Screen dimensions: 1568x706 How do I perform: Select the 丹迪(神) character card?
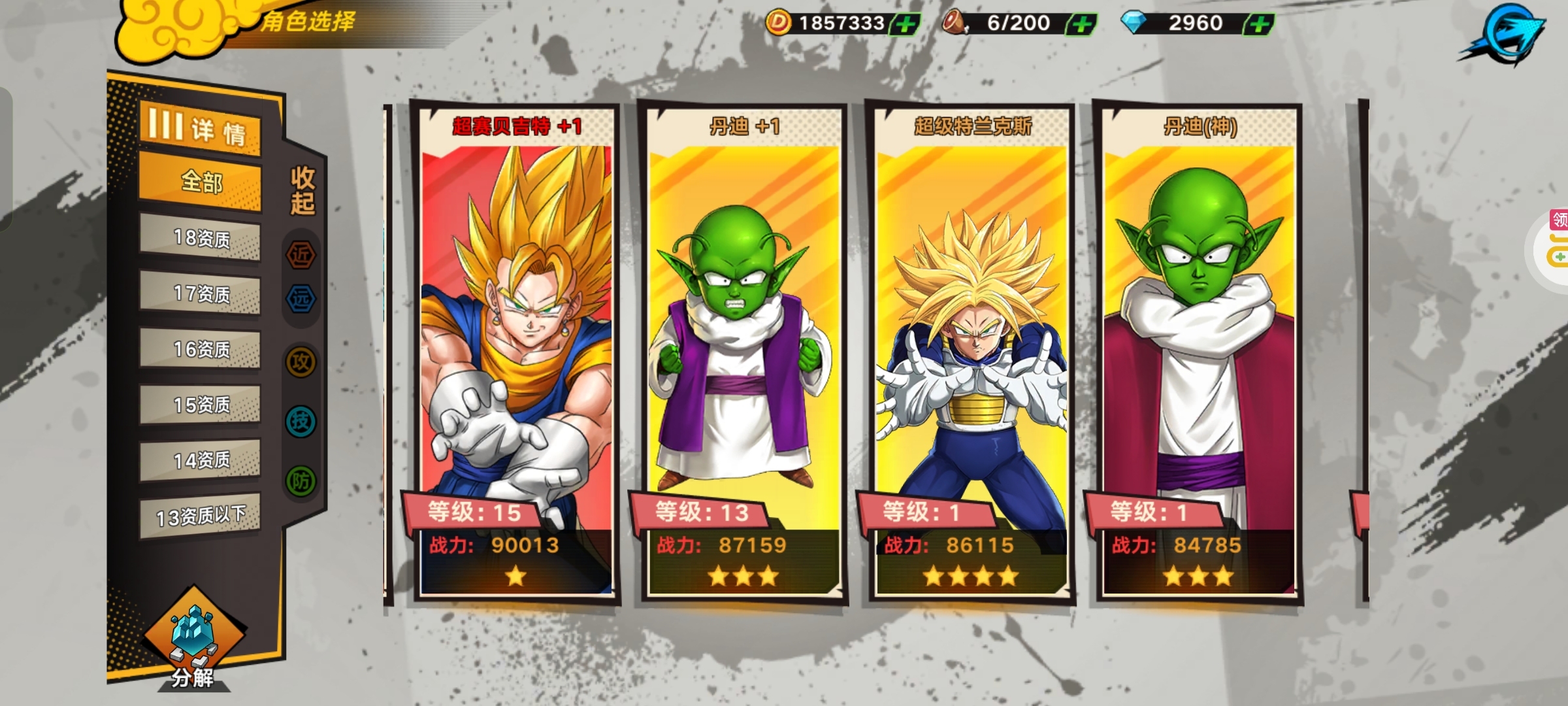(x=1199, y=353)
